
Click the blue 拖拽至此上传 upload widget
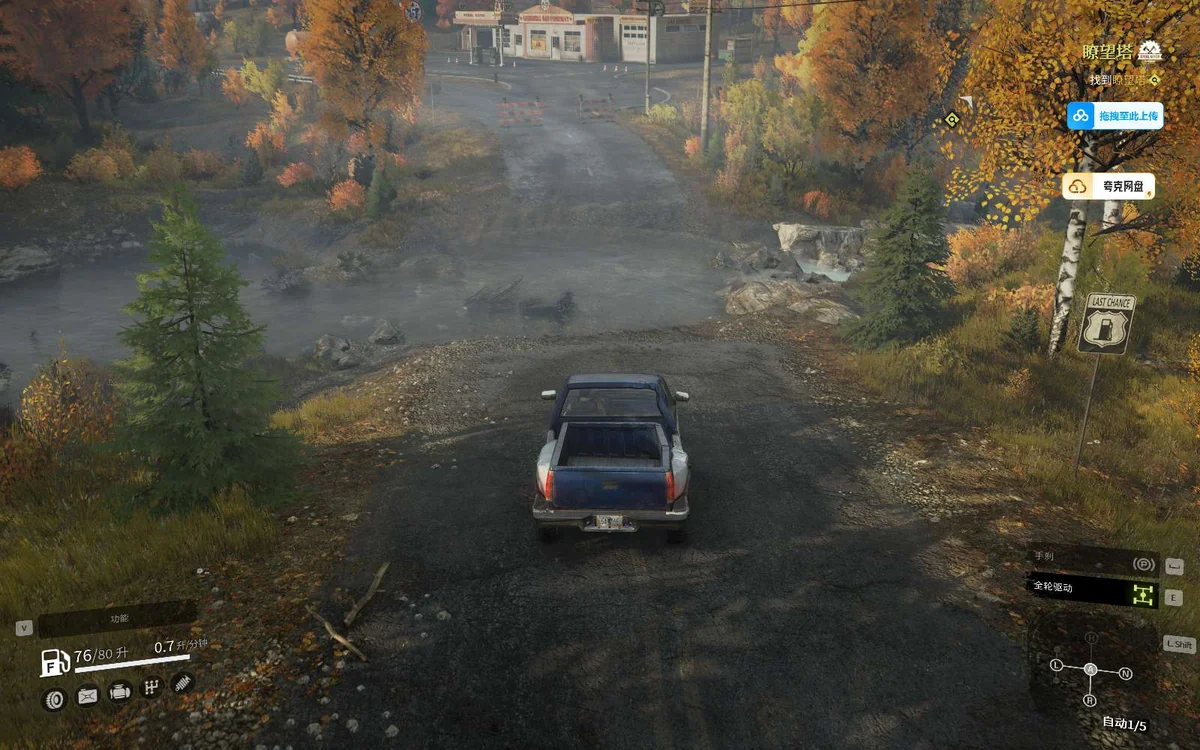tap(1114, 116)
